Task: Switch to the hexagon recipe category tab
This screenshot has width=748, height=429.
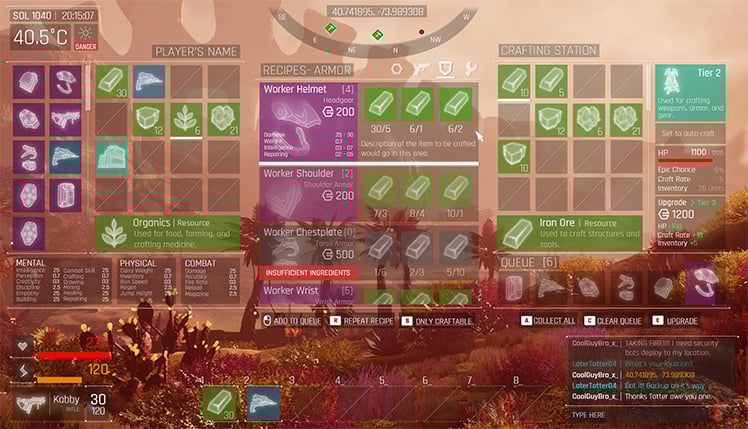Action: [x=397, y=69]
